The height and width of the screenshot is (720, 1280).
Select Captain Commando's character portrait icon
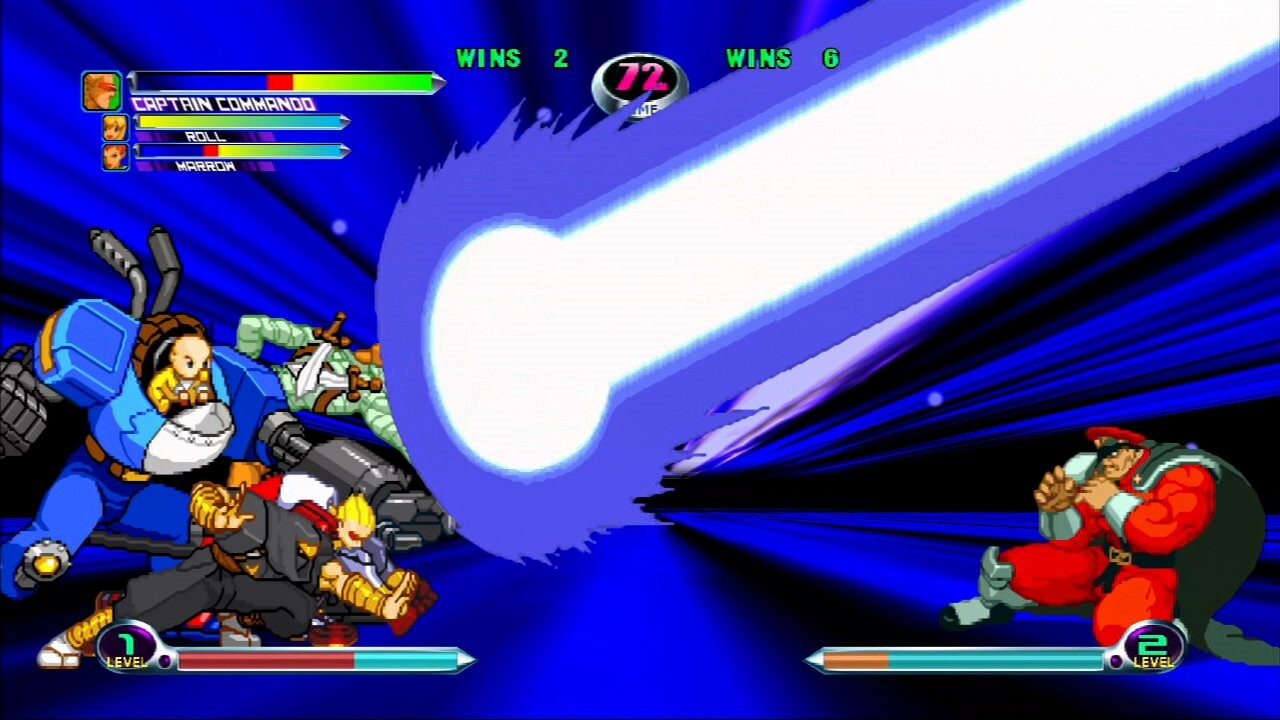coord(104,88)
